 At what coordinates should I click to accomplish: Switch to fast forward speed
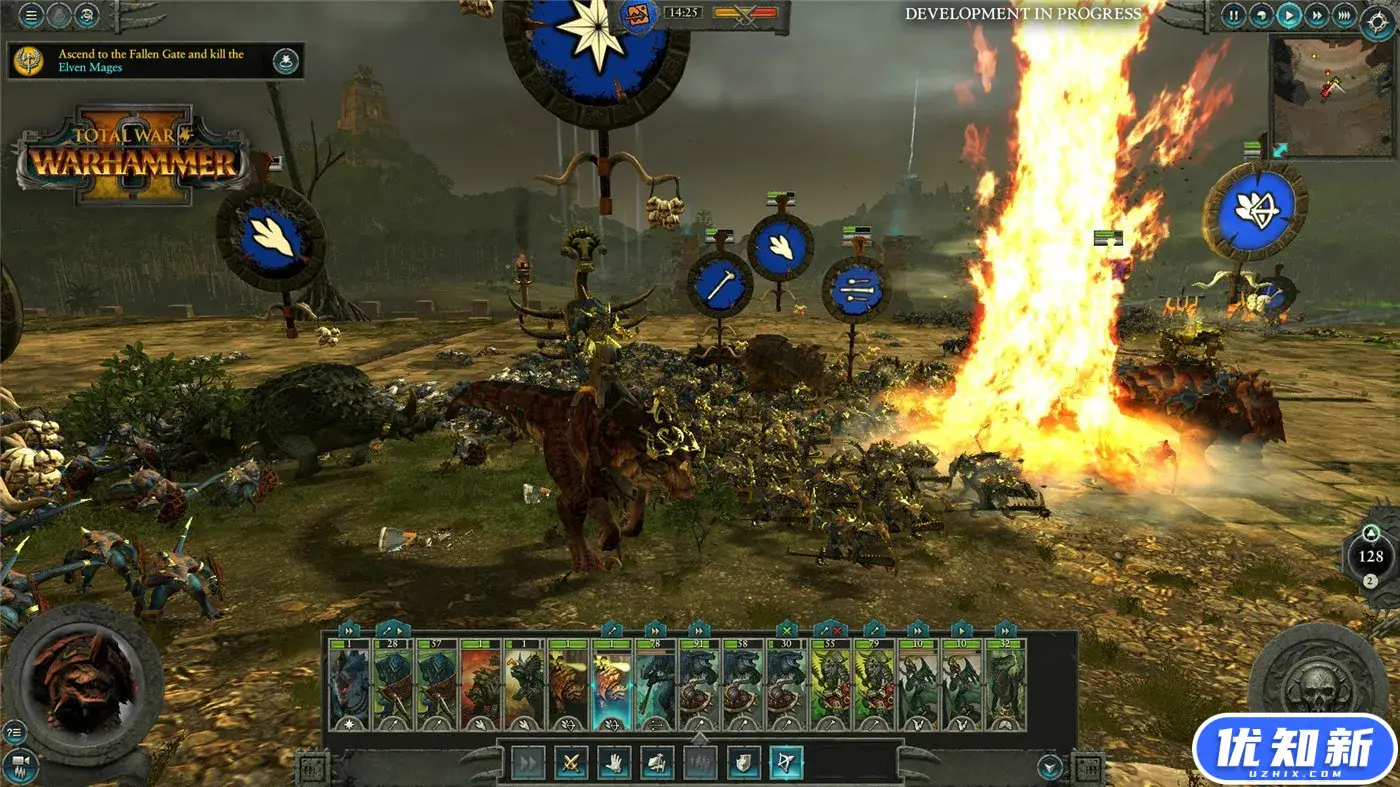(x=1317, y=15)
